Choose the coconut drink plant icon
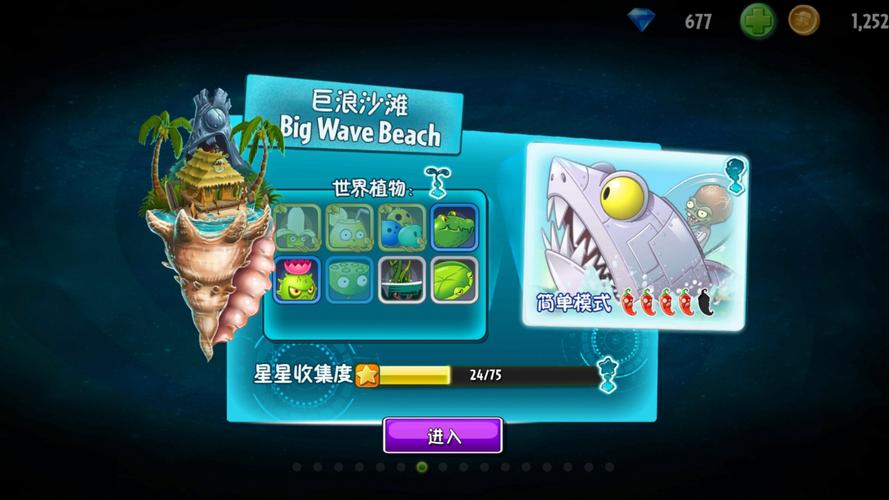889x500 pixels. click(x=349, y=228)
